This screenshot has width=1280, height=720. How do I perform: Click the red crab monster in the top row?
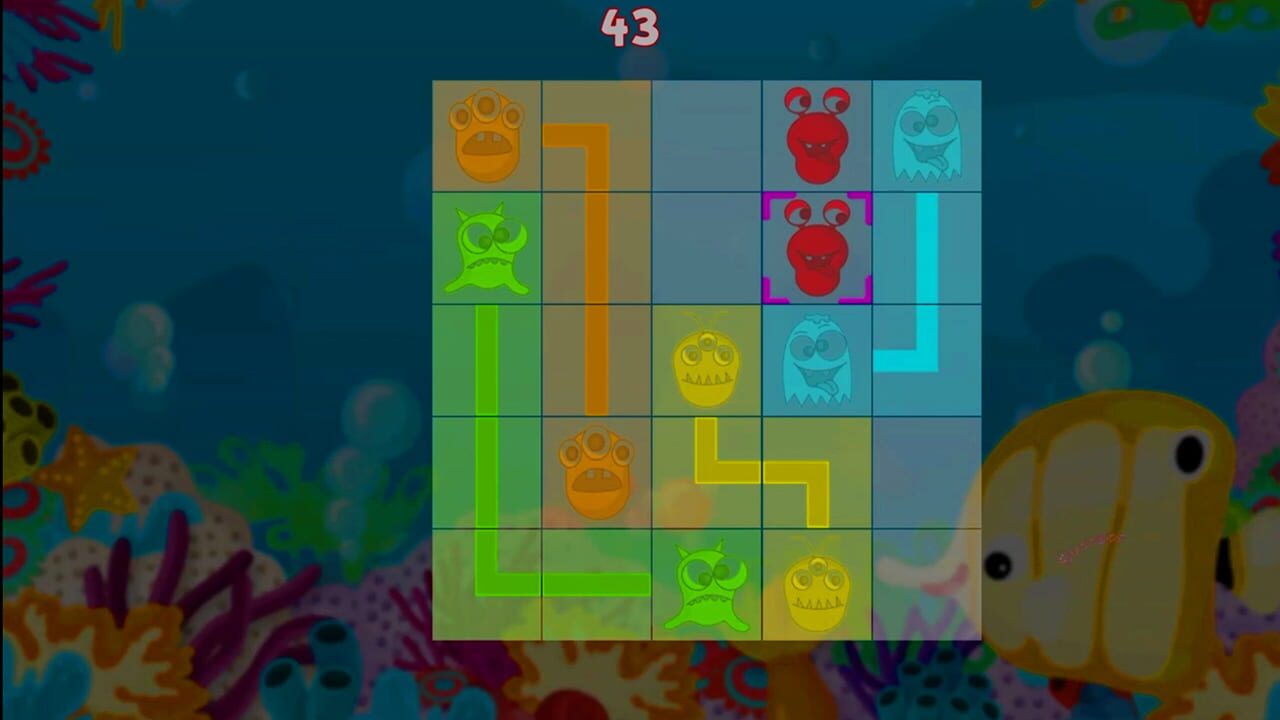(x=817, y=134)
